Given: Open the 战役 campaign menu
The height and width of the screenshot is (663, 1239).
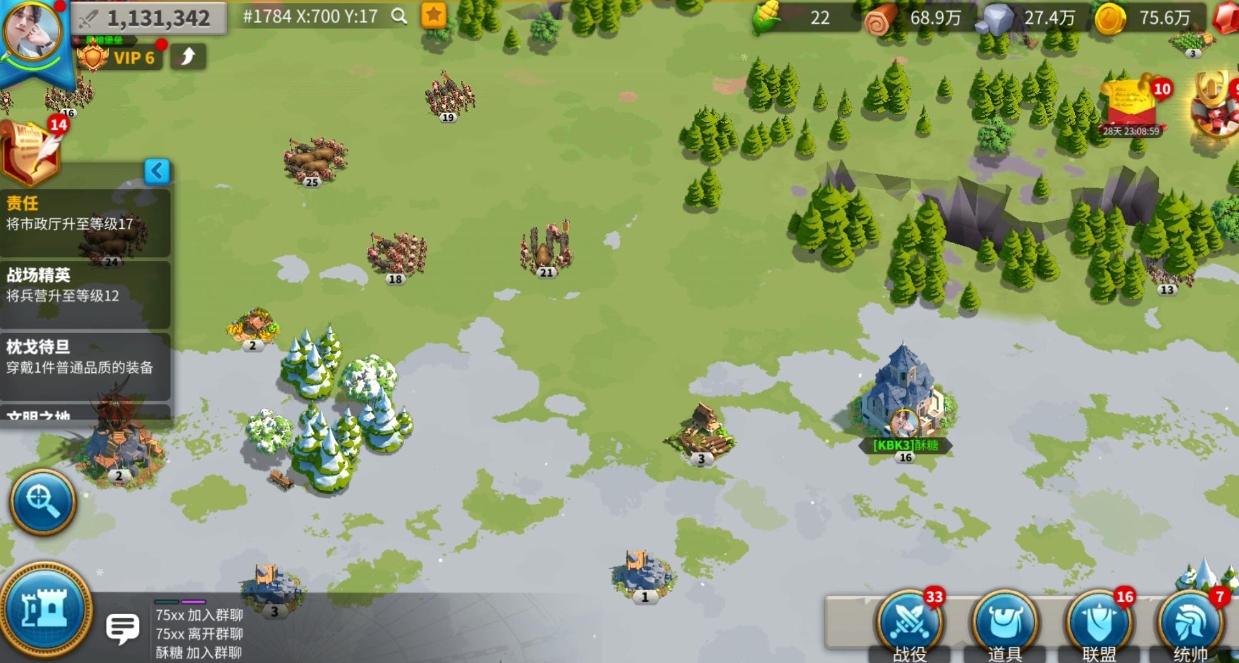Looking at the screenshot, I should 909,625.
